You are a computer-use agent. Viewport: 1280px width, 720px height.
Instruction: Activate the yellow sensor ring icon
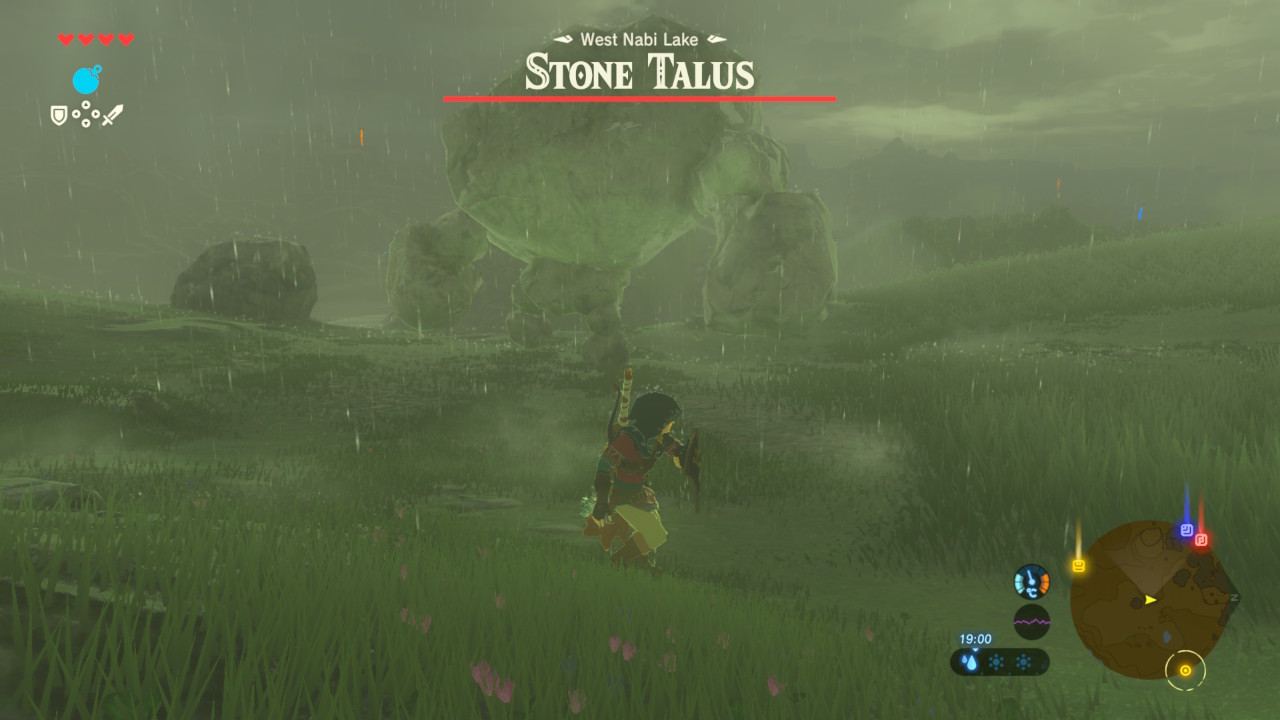tap(1185, 670)
